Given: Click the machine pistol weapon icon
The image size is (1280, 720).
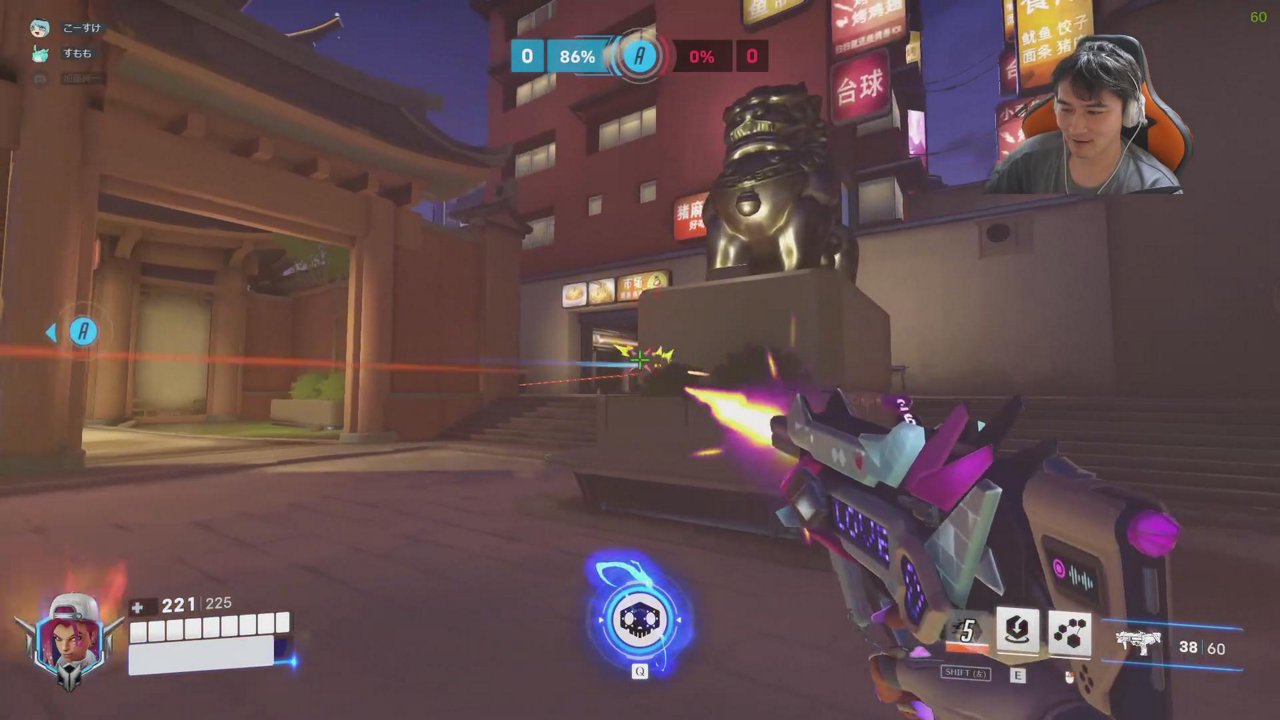Looking at the screenshot, I should click(x=1138, y=642).
